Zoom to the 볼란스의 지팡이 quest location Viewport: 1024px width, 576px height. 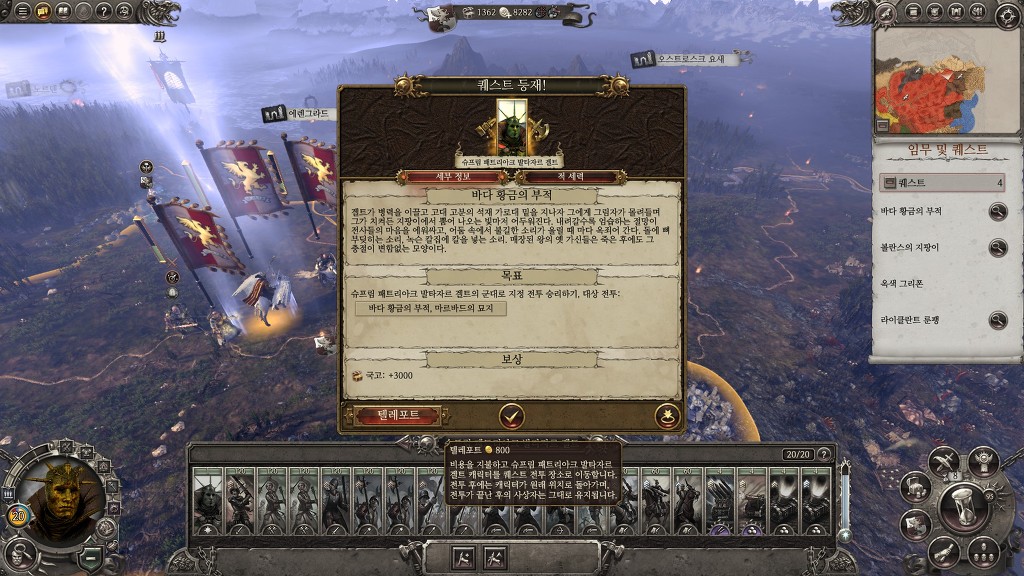coord(997,248)
